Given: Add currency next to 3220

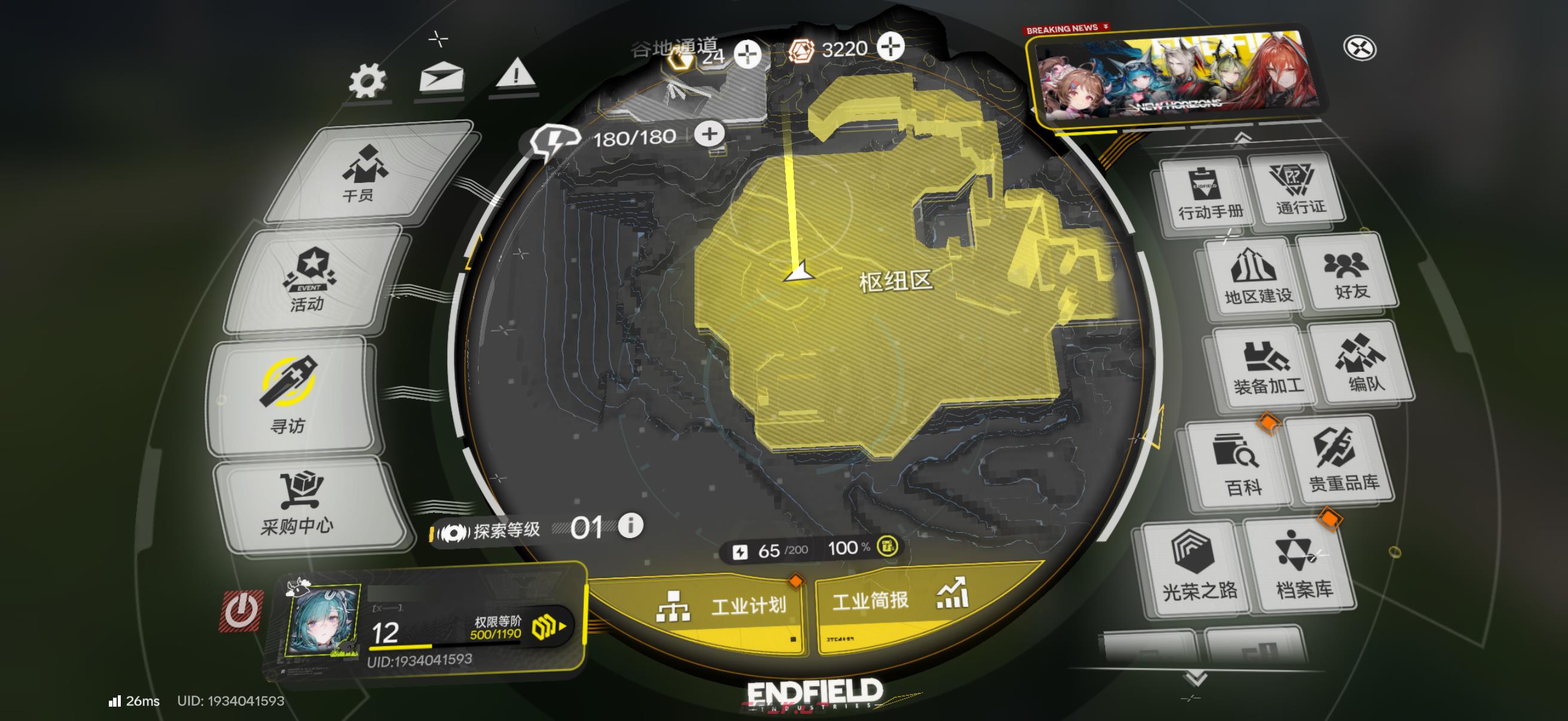Looking at the screenshot, I should pos(890,47).
